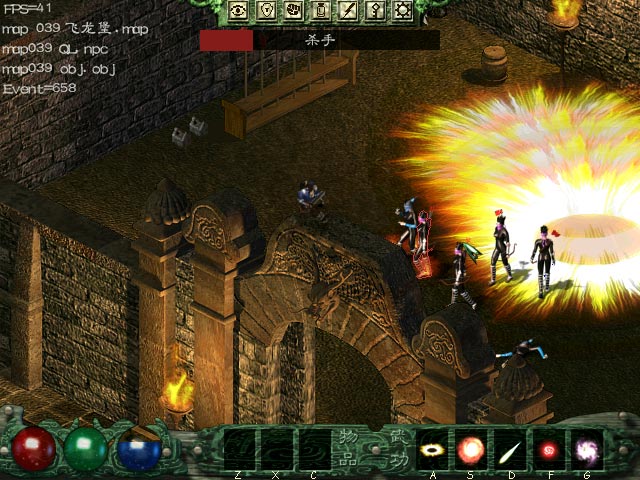Select the feather quill icon
The image size is (640, 480).
click(x=349, y=11)
